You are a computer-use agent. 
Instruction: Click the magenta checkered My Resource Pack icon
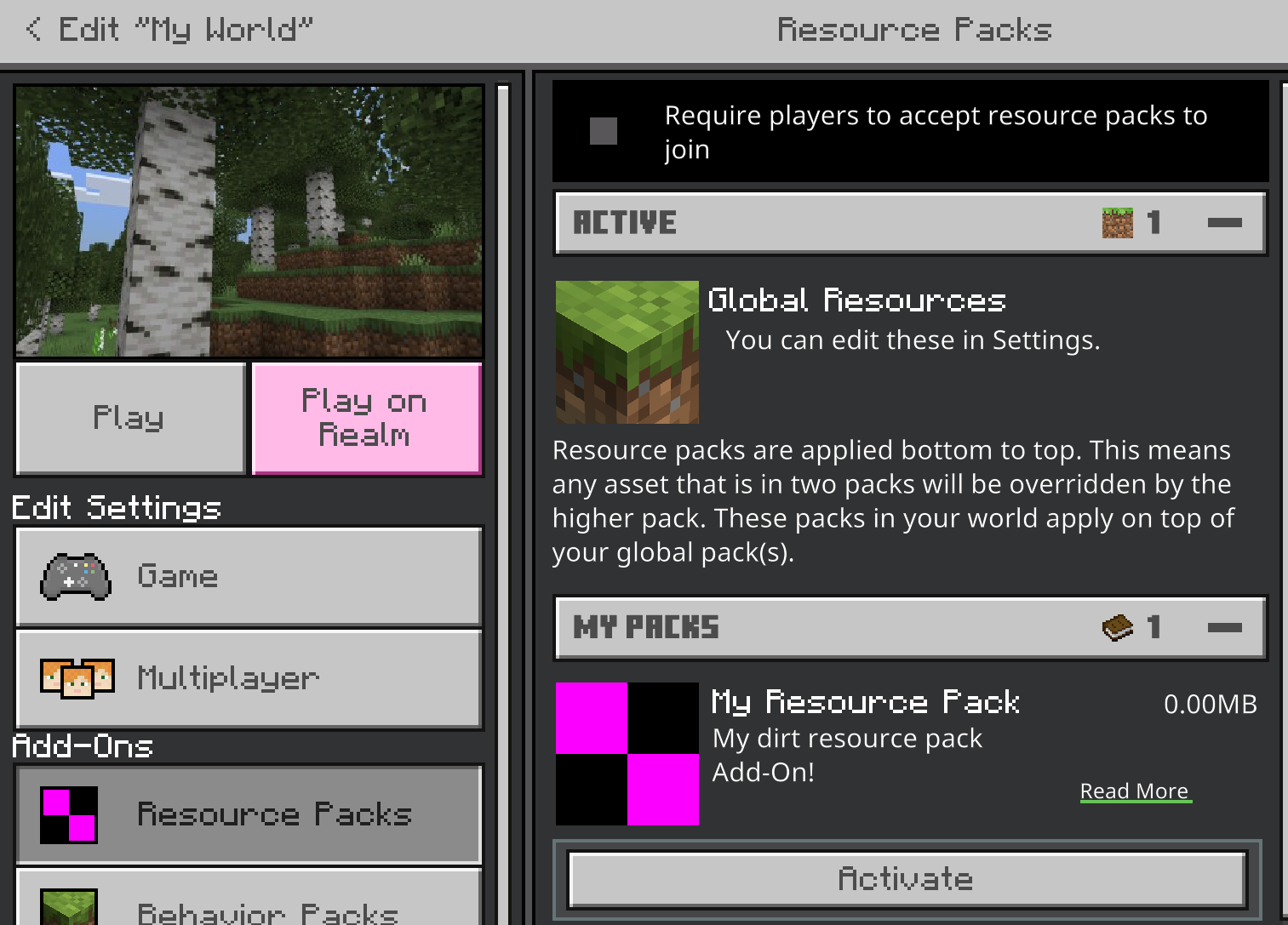[x=627, y=753]
